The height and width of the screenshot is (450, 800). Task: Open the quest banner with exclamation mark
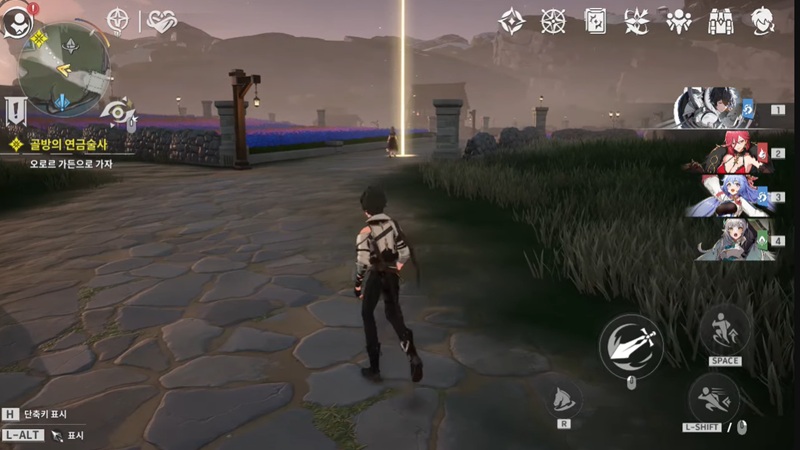[x=16, y=110]
